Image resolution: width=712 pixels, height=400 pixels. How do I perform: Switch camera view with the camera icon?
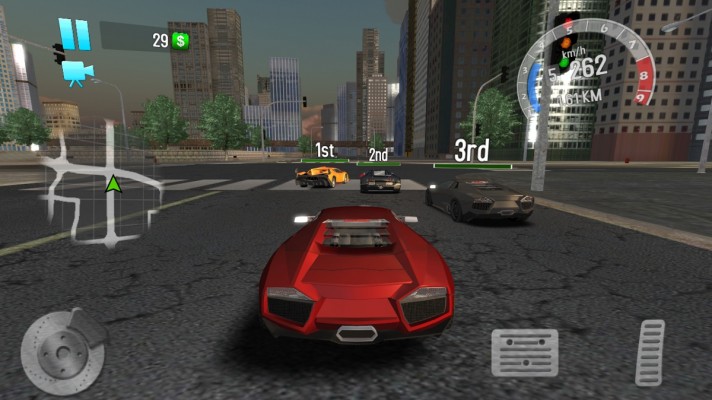click(74, 72)
